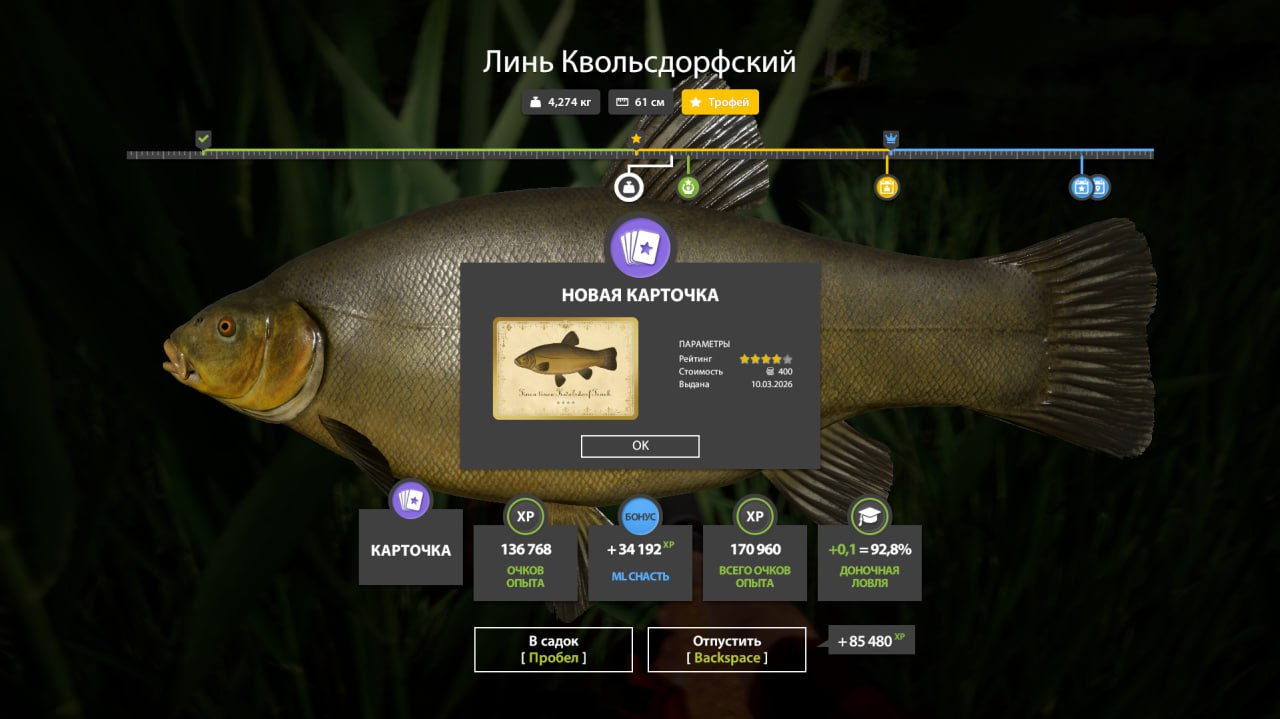Confirm the new card with OK
The width and height of the screenshot is (1280, 719).
click(640, 446)
